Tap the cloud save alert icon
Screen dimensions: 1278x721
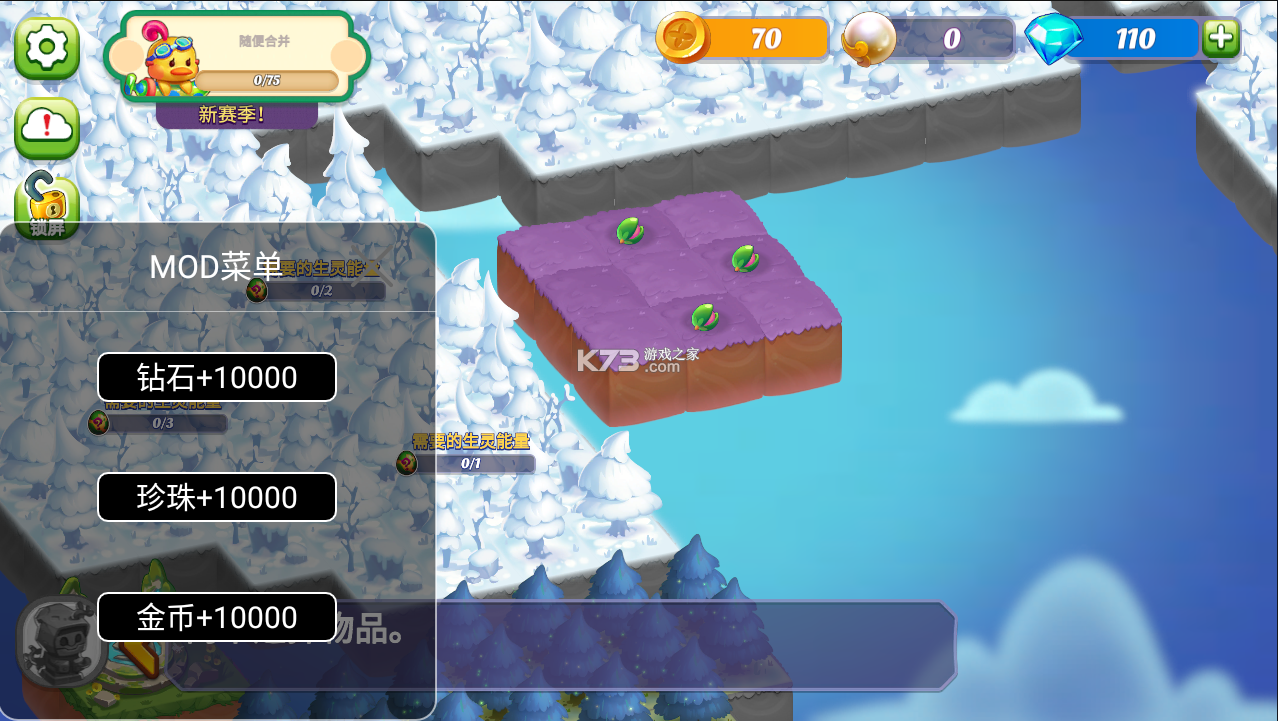[47, 126]
